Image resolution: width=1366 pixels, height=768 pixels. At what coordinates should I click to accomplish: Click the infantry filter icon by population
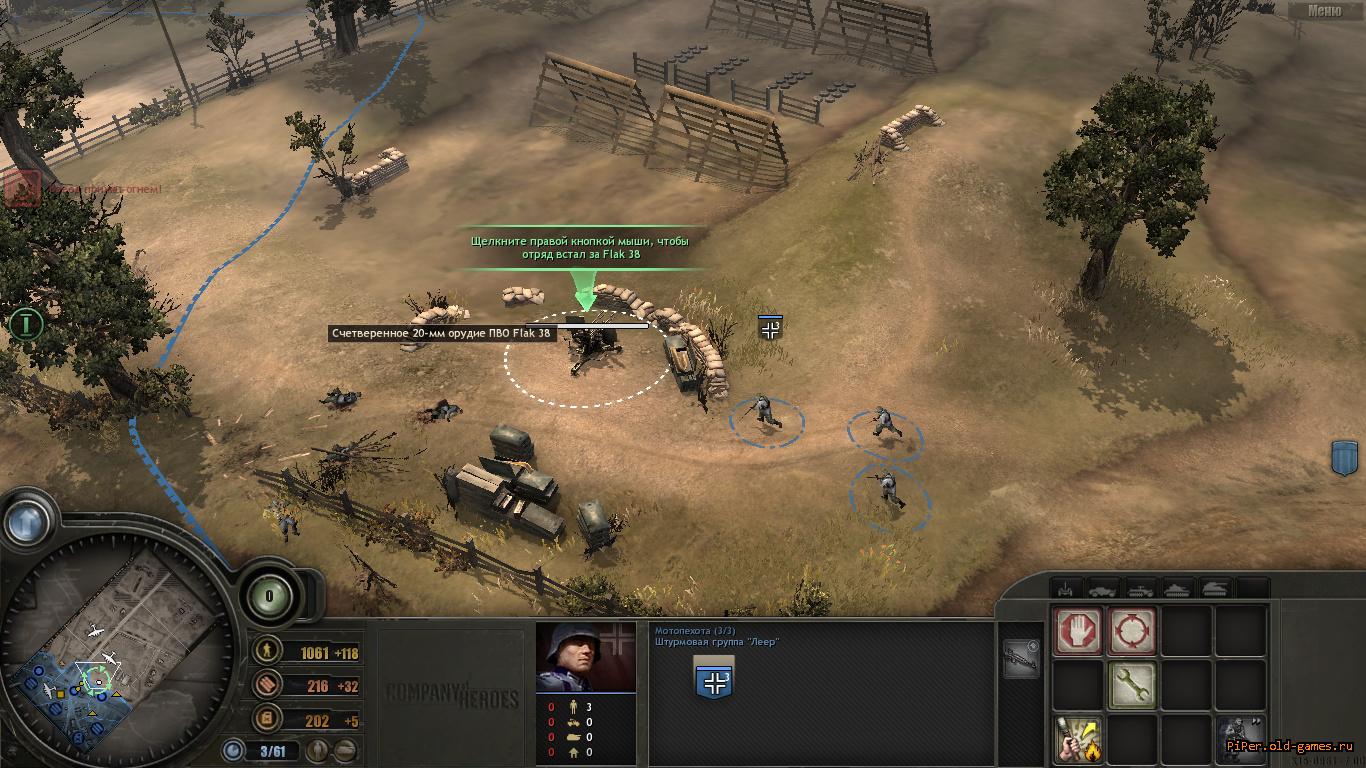(317, 750)
